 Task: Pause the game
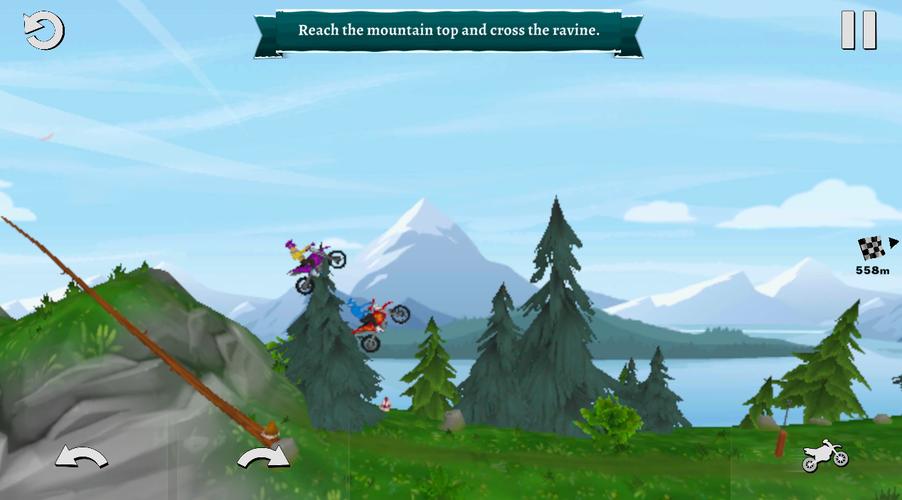pos(858,30)
